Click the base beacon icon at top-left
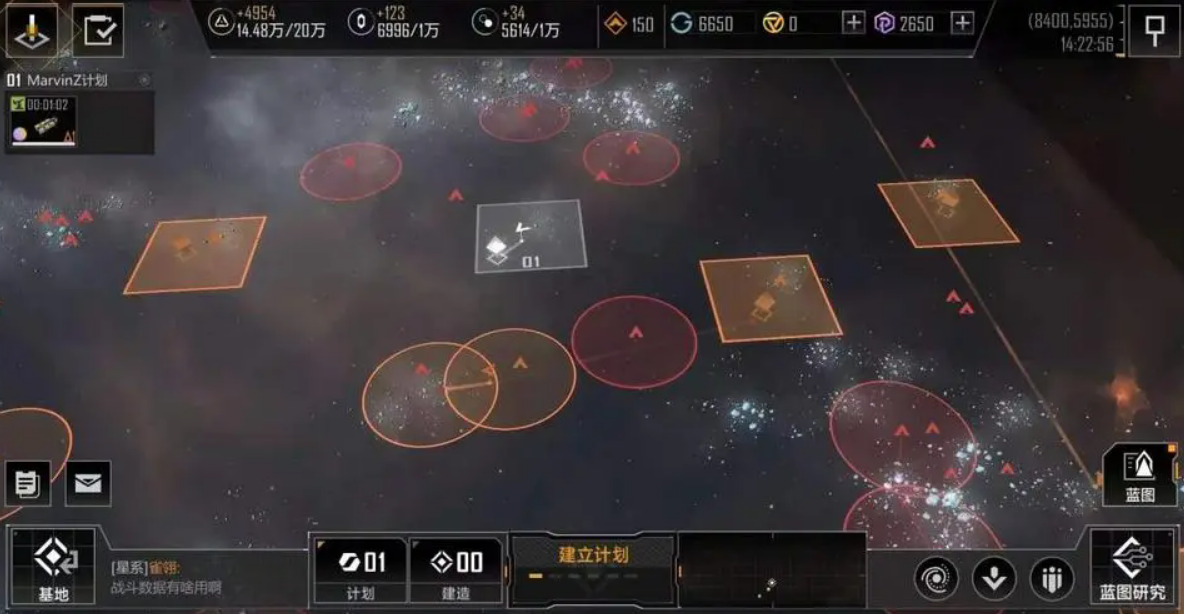This screenshot has width=1184, height=614. pyautogui.click(x=33, y=30)
